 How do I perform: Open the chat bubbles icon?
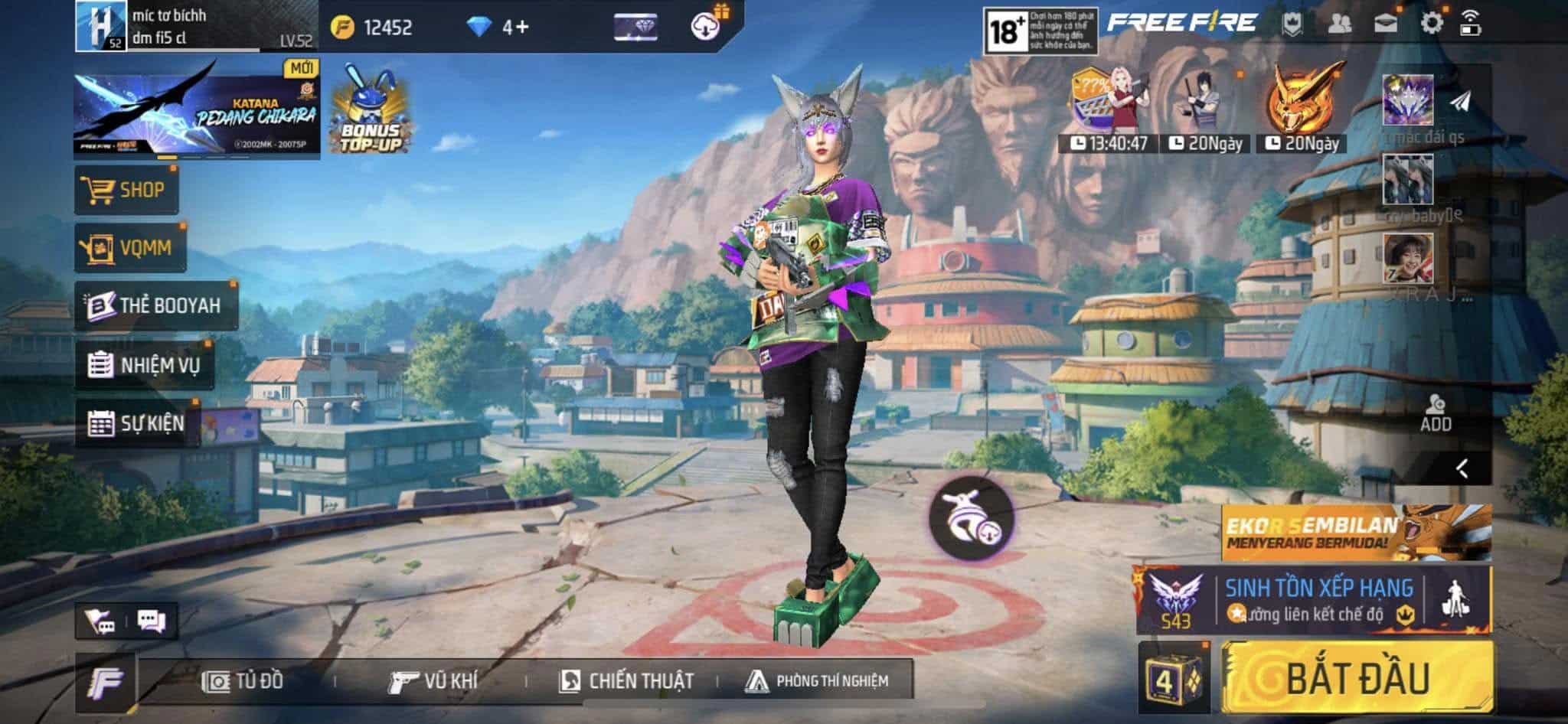[x=151, y=621]
